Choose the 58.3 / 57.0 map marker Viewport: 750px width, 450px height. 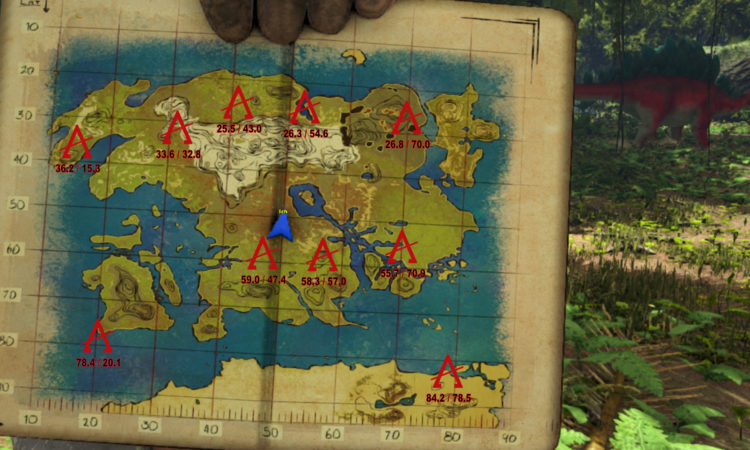[x=322, y=257]
